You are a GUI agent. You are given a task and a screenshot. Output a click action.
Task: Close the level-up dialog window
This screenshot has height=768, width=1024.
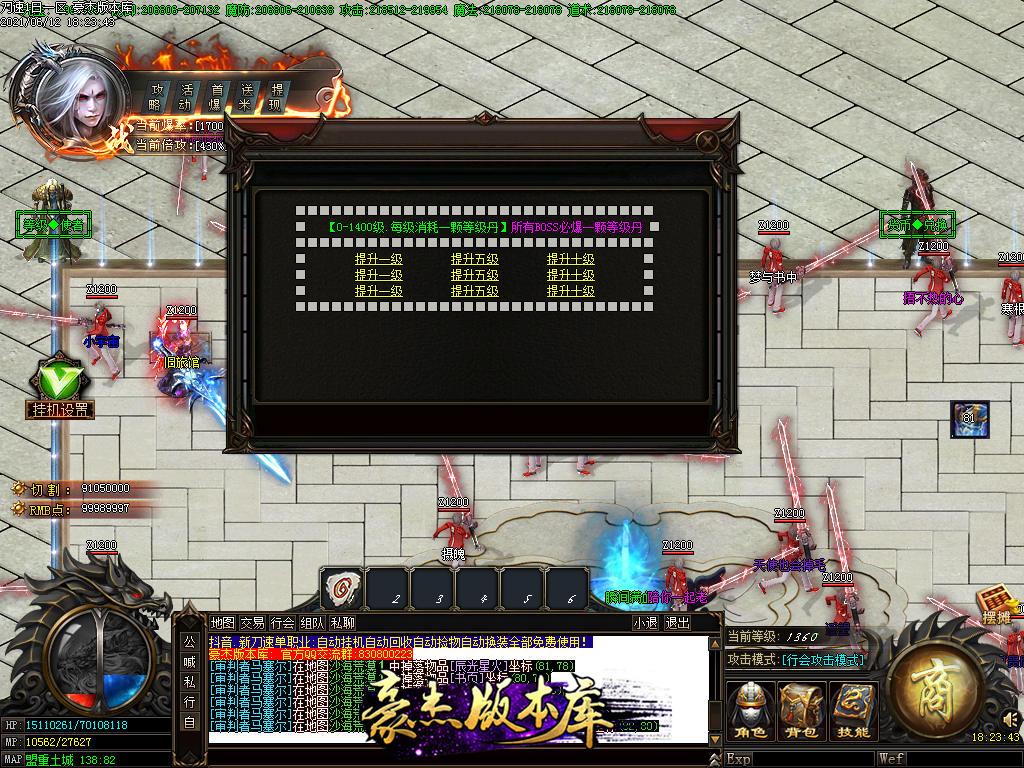(x=707, y=142)
